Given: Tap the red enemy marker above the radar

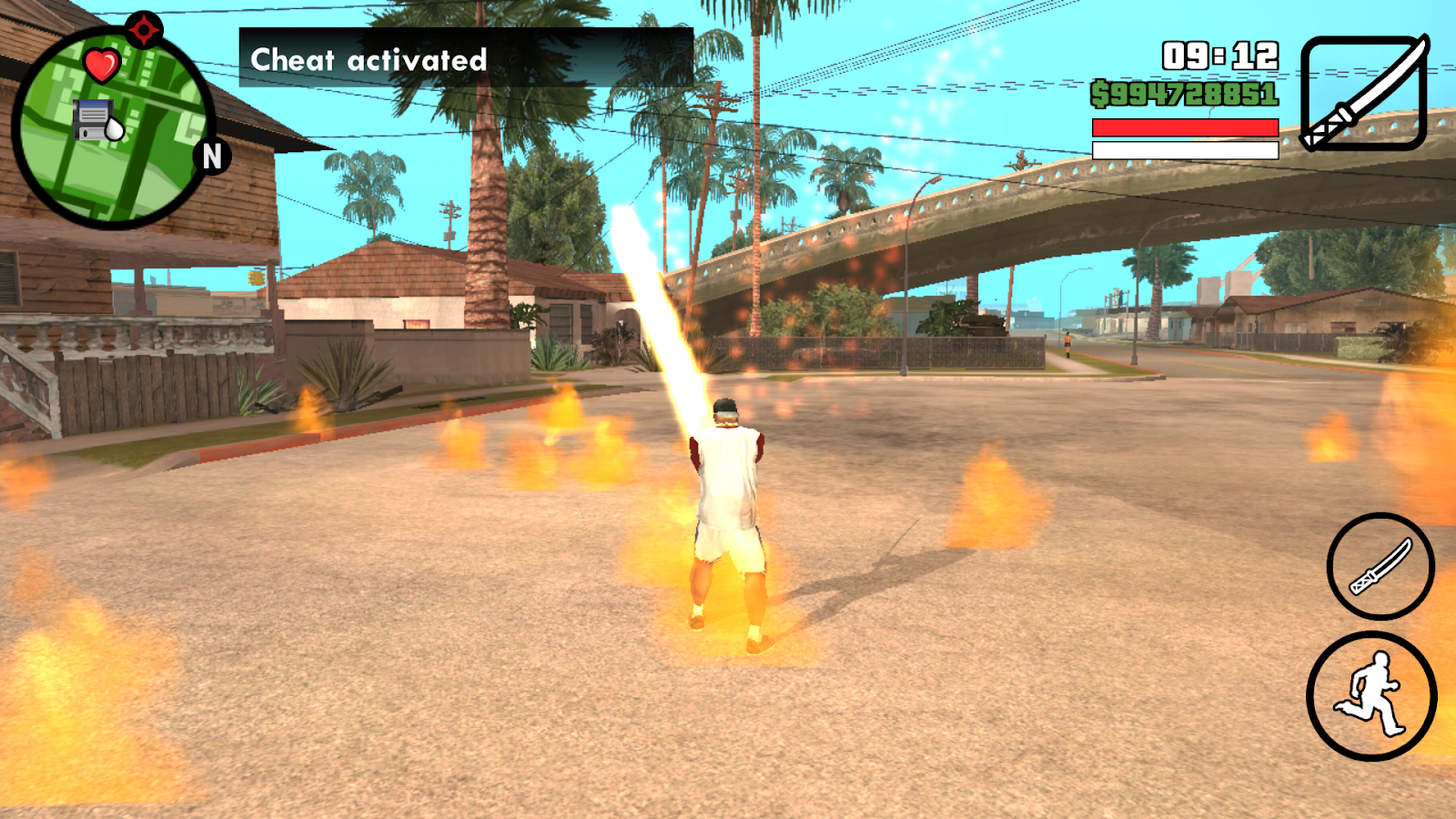Looking at the screenshot, I should point(142,27).
